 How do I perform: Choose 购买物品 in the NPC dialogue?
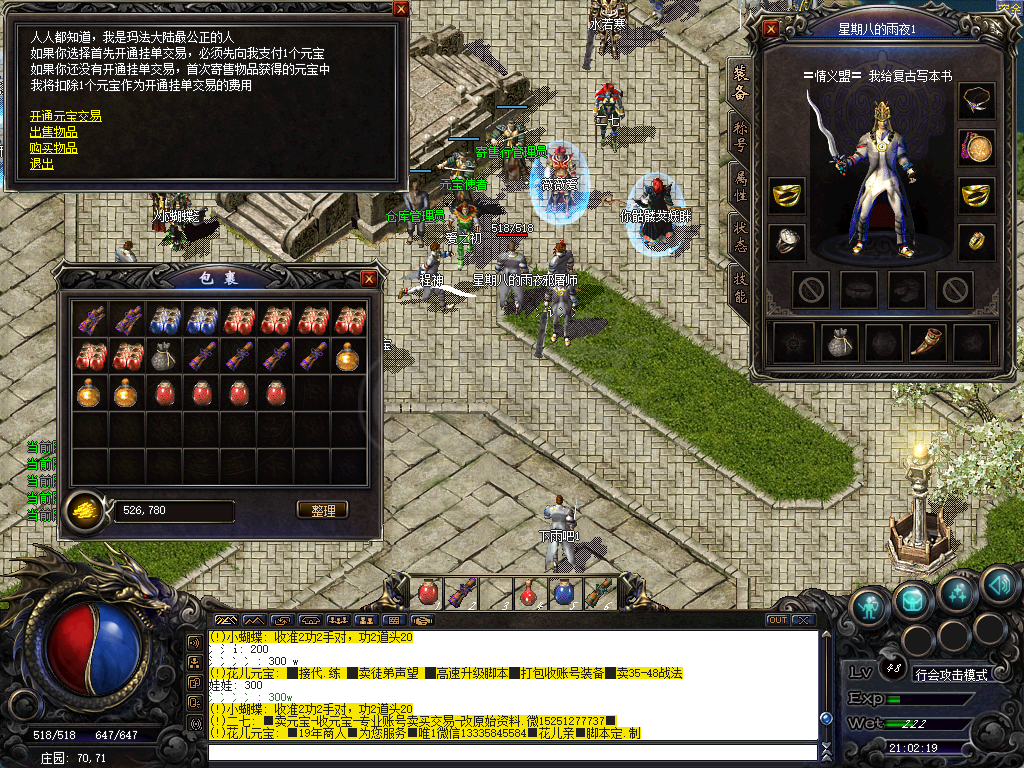54,148
